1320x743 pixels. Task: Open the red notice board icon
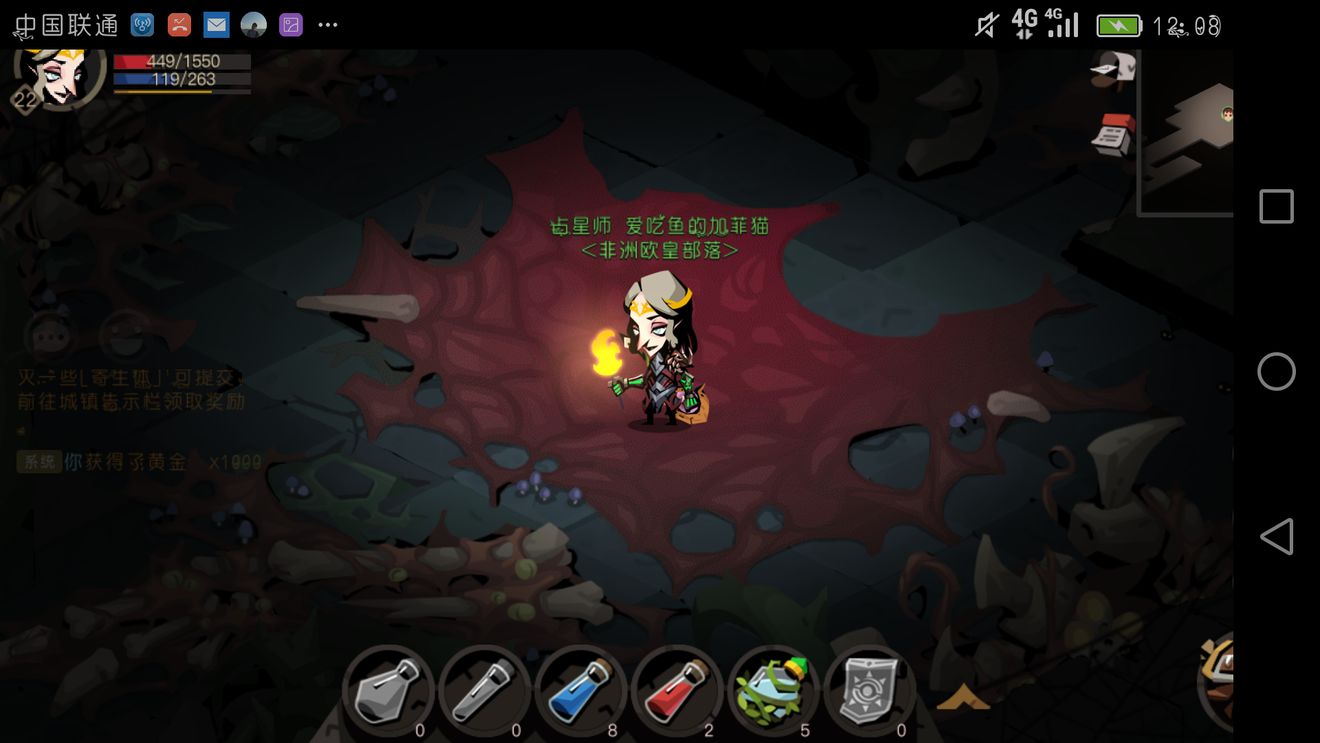click(1113, 134)
